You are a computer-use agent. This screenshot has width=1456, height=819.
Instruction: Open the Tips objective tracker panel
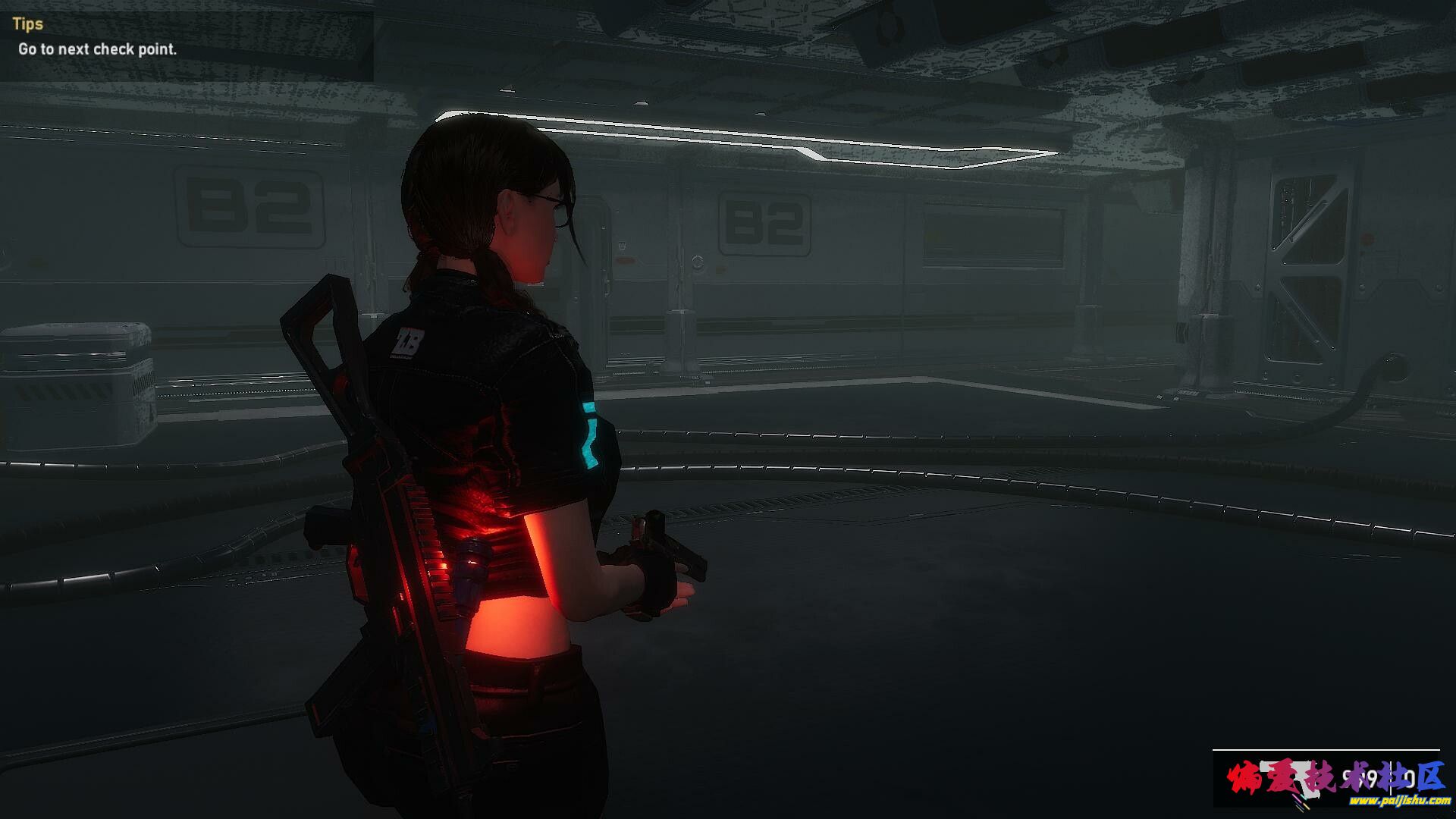[x=28, y=24]
